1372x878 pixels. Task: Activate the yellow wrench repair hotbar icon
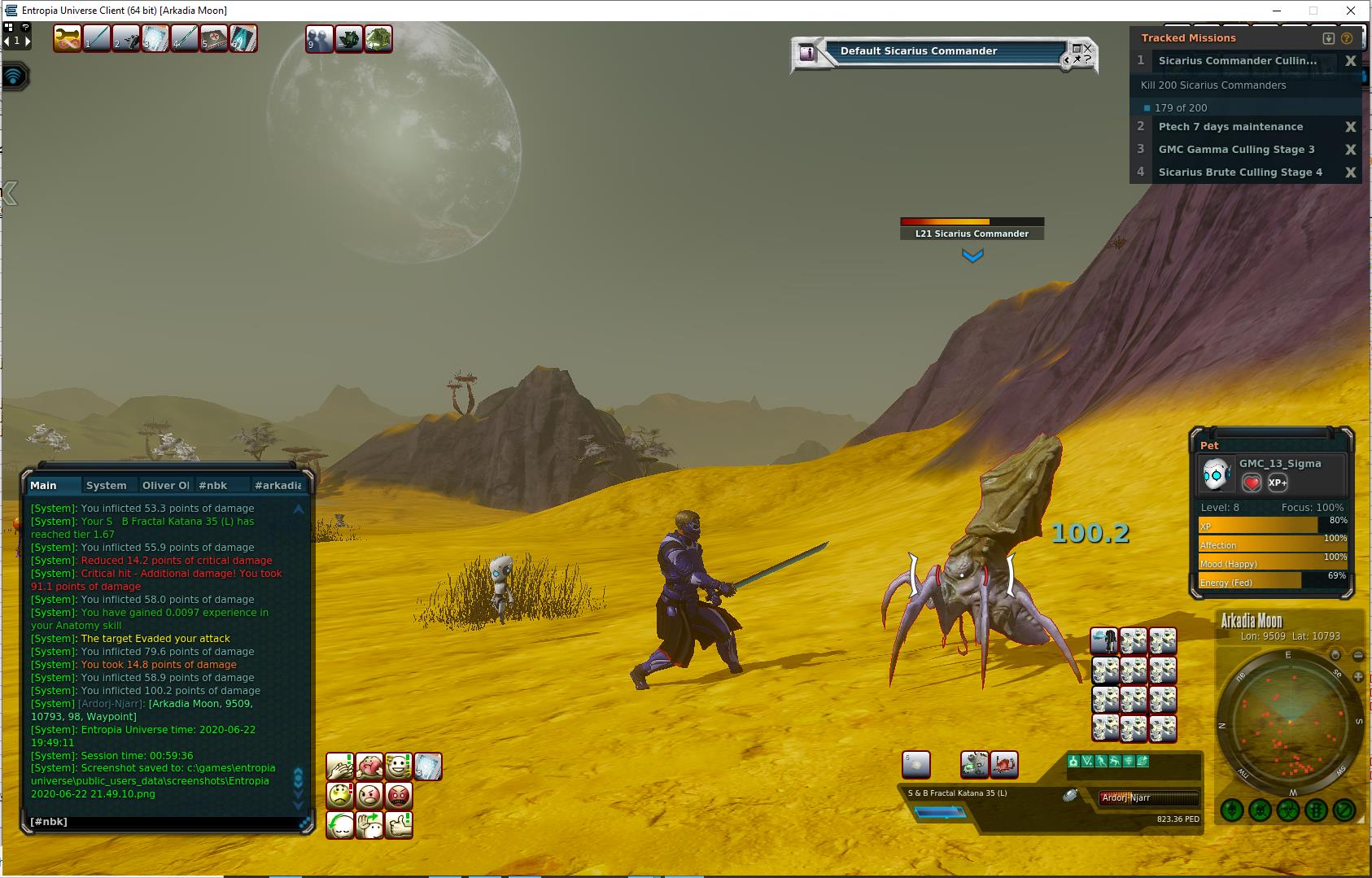68,39
